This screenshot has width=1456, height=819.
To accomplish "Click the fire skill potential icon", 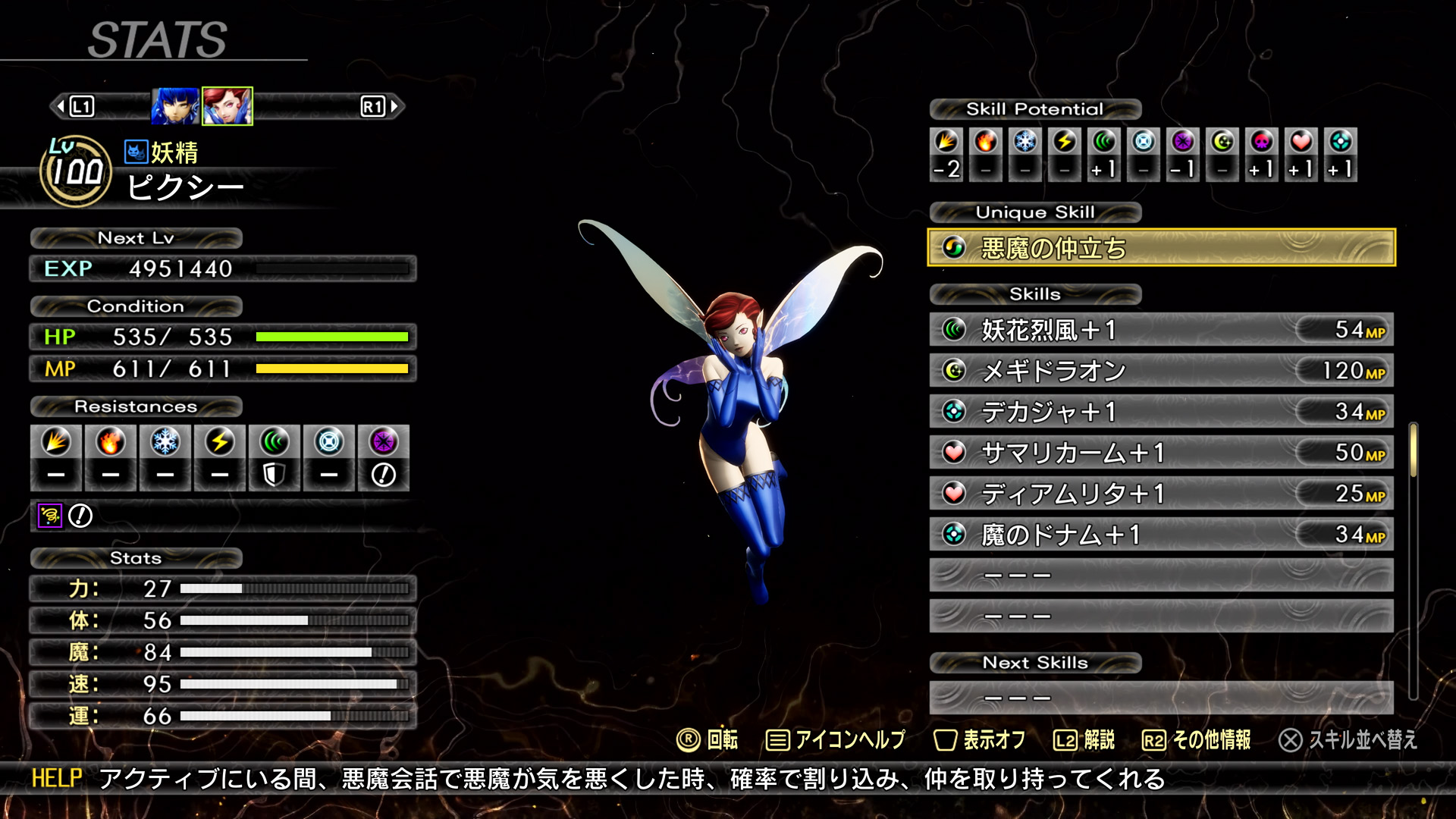I will [x=986, y=142].
